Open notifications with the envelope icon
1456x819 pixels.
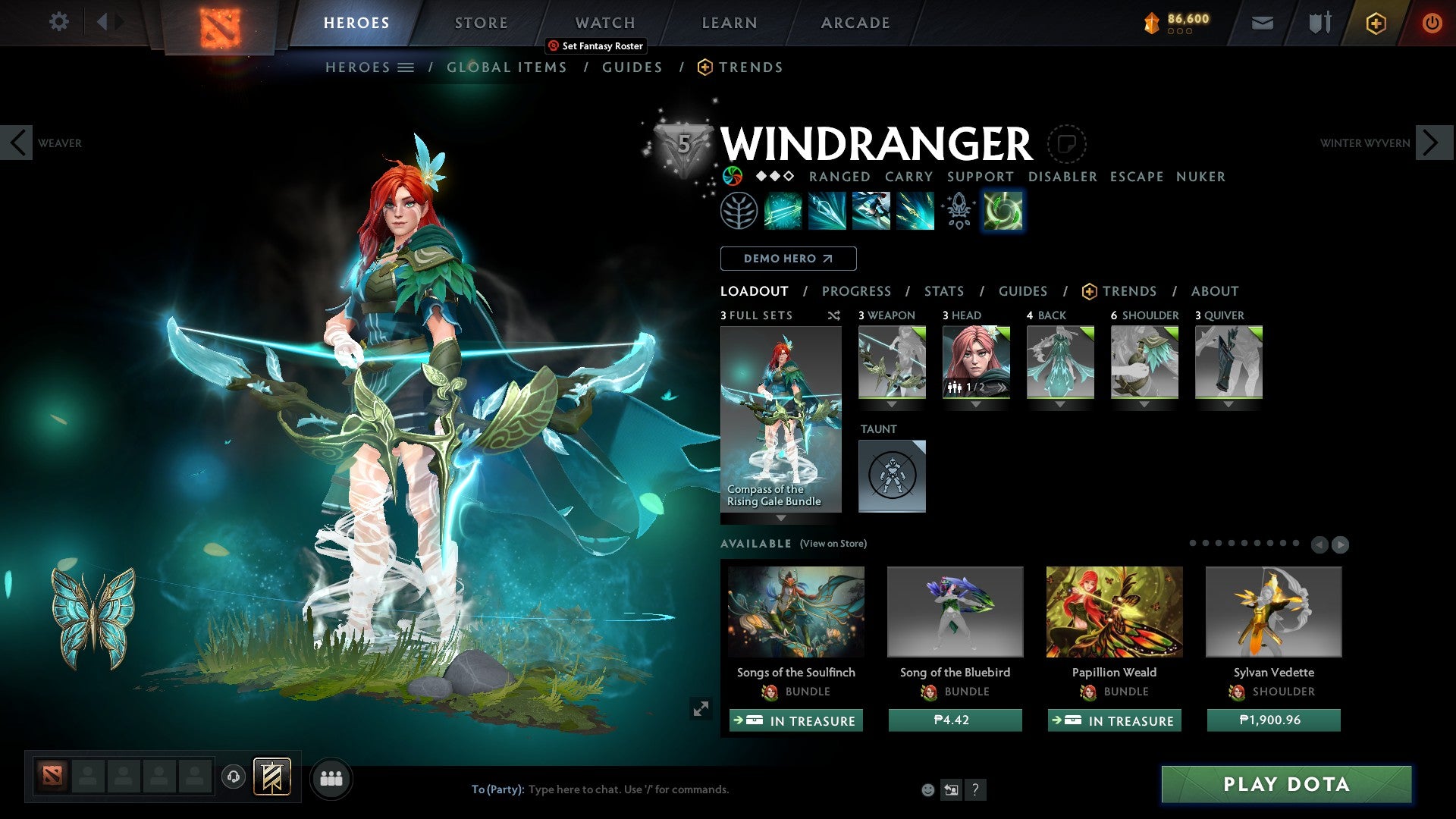(x=1263, y=23)
